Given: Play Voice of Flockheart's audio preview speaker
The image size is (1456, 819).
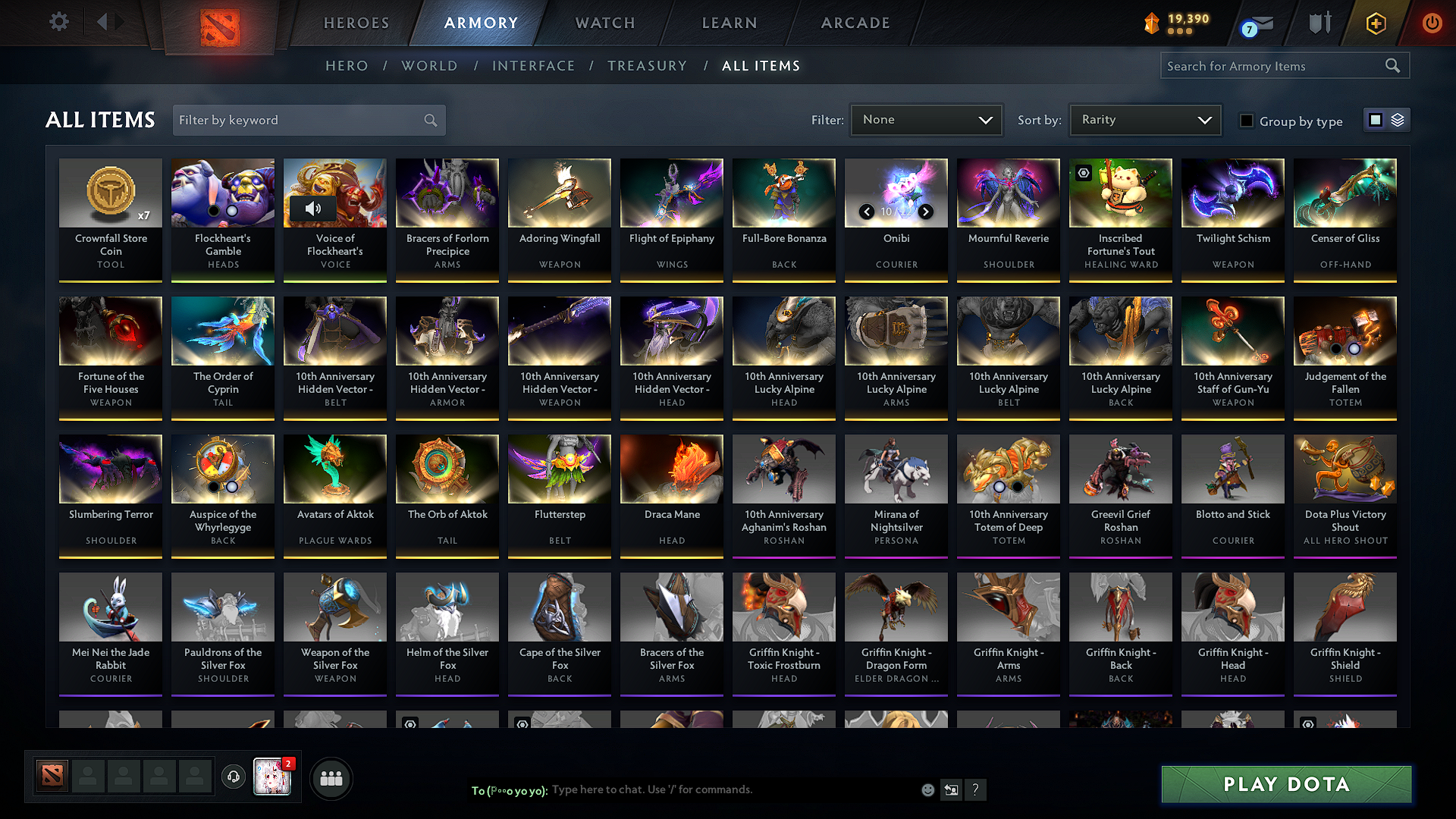Looking at the screenshot, I should click(x=313, y=209).
